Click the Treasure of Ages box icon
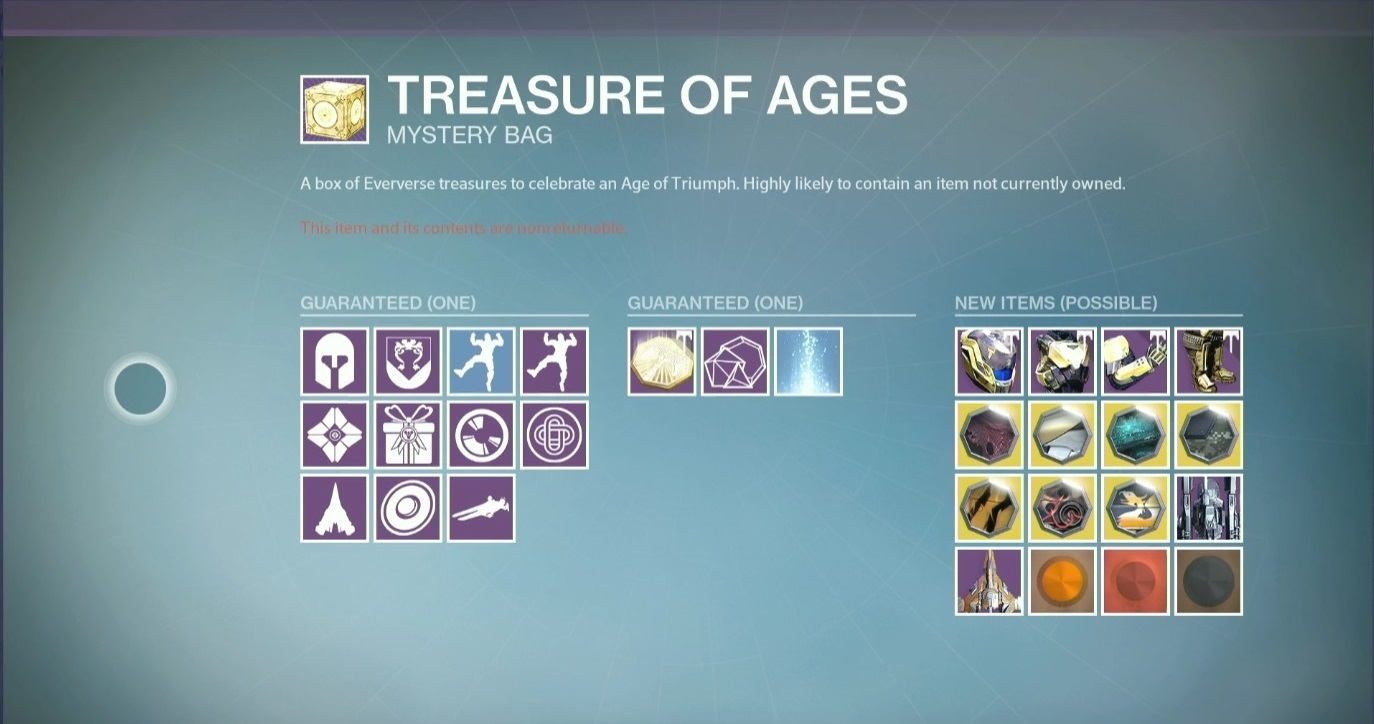 pos(334,109)
